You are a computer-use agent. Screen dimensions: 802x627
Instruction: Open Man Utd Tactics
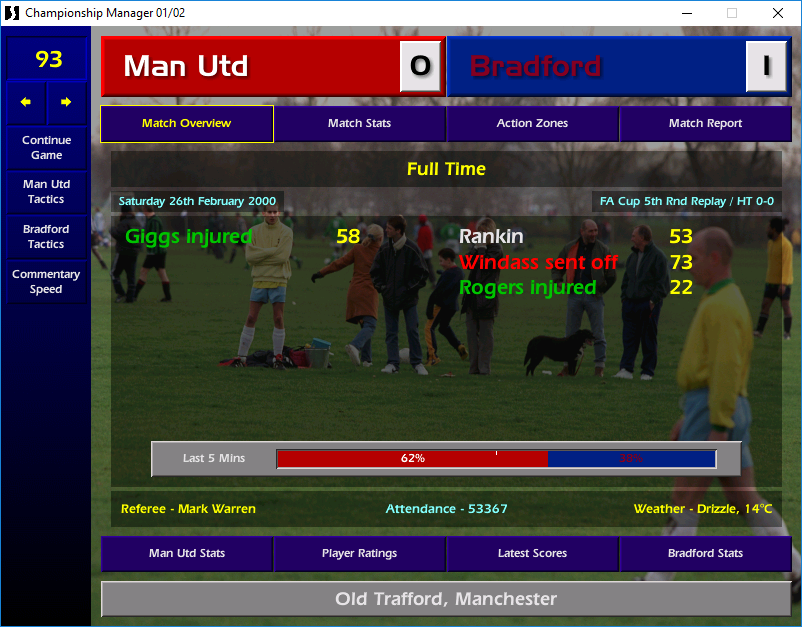point(46,192)
